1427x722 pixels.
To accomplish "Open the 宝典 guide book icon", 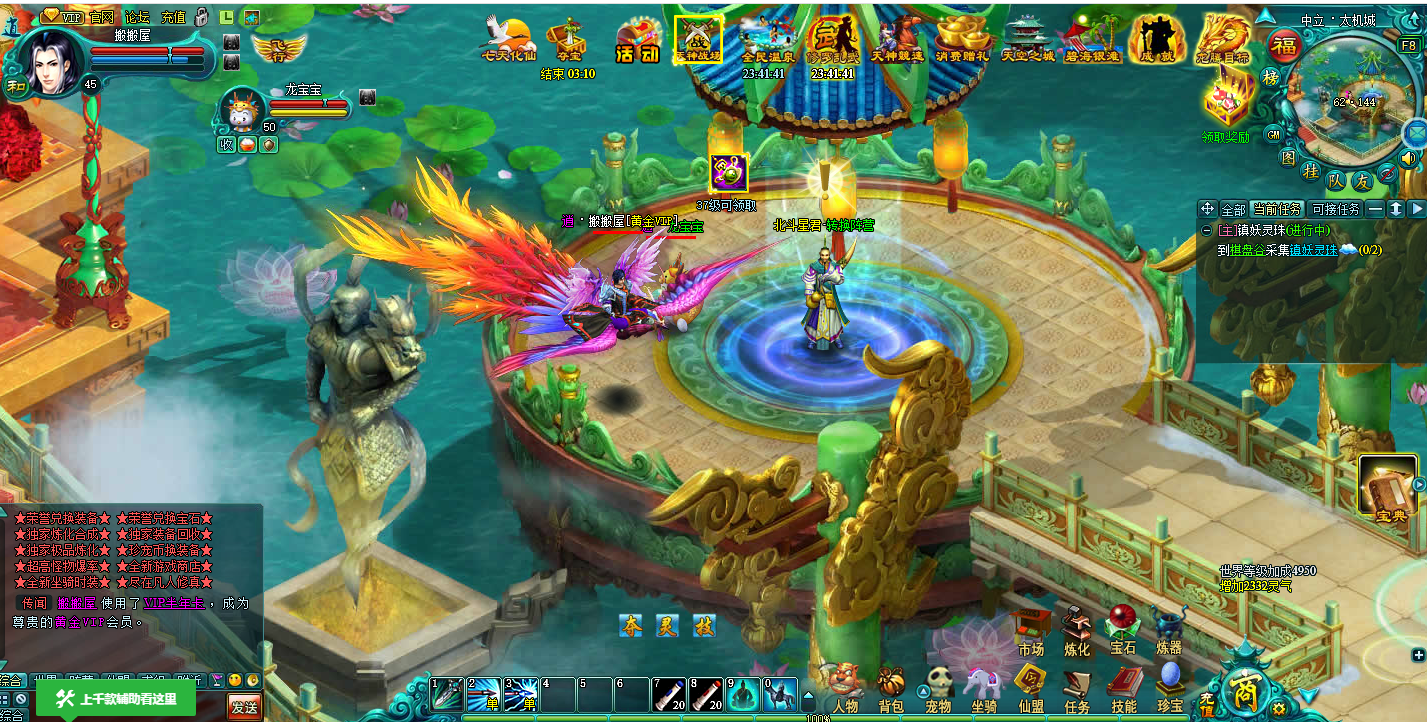I will [x=1389, y=490].
